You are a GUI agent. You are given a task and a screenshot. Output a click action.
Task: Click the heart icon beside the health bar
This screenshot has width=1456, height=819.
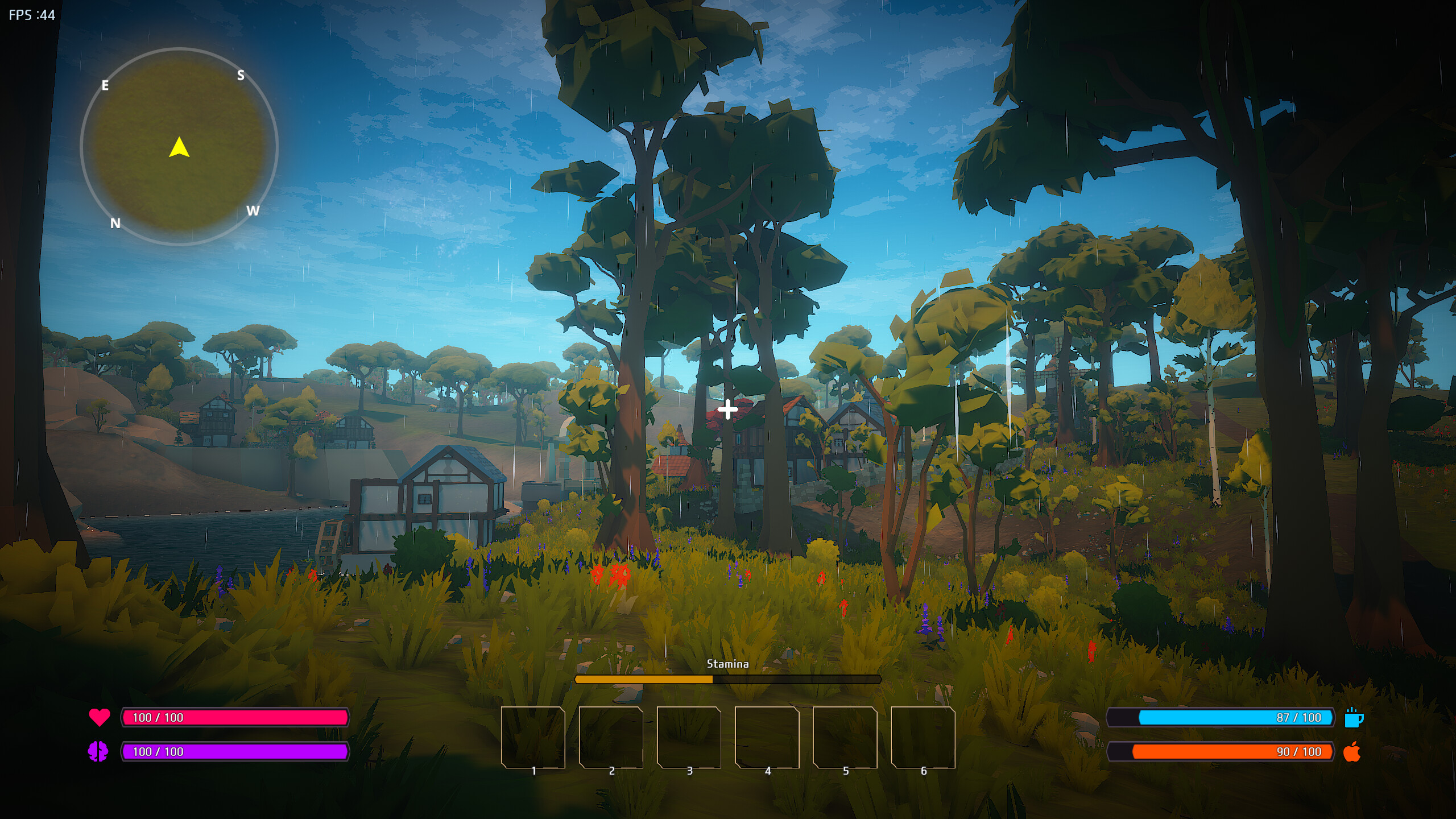tap(98, 718)
